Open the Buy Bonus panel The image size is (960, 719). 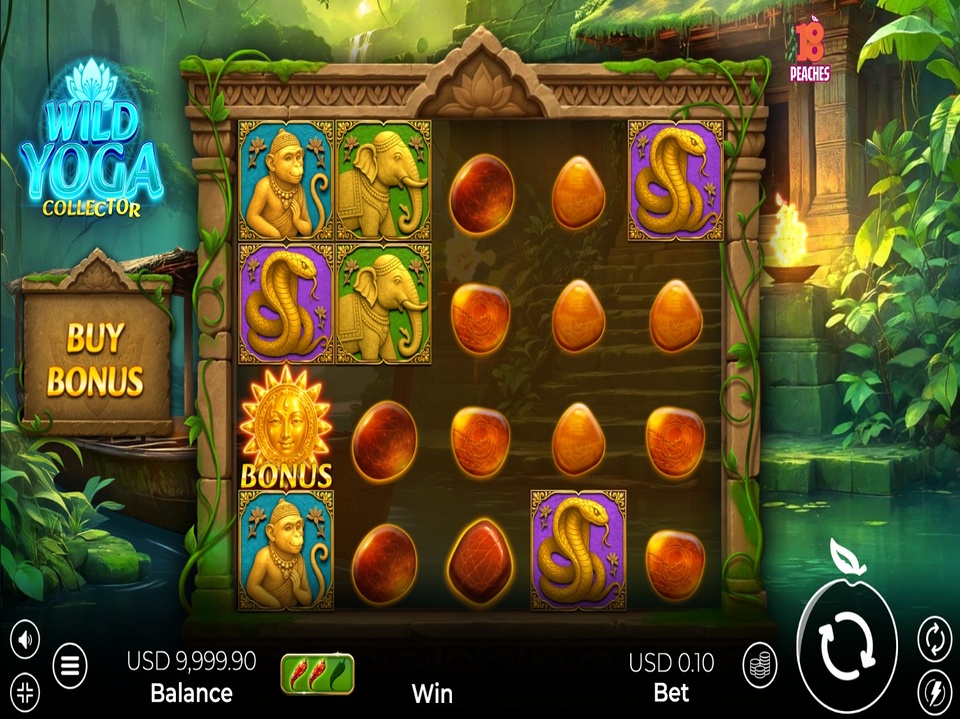point(96,359)
